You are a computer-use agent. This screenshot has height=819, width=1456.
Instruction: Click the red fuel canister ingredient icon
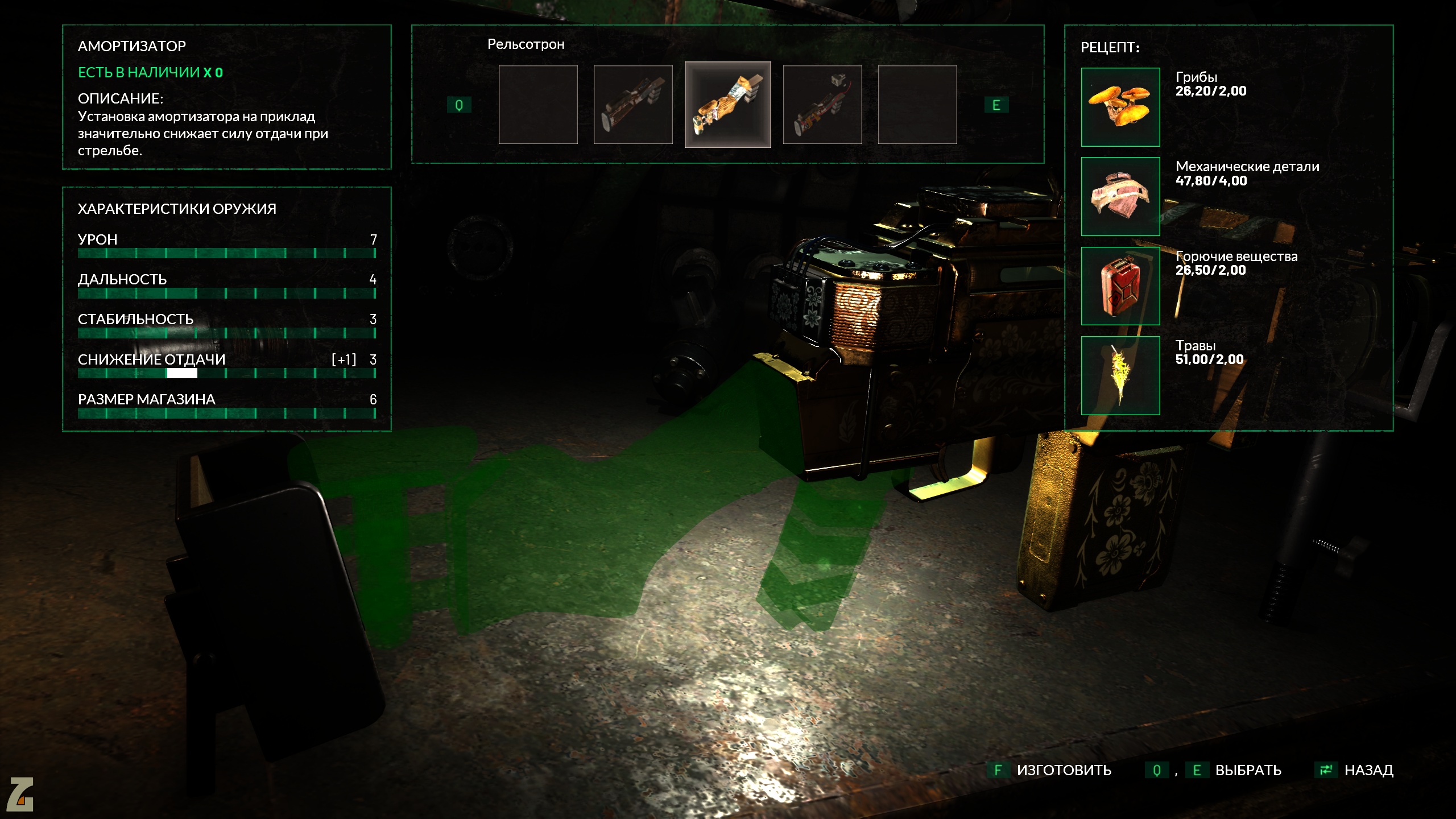click(x=1120, y=286)
